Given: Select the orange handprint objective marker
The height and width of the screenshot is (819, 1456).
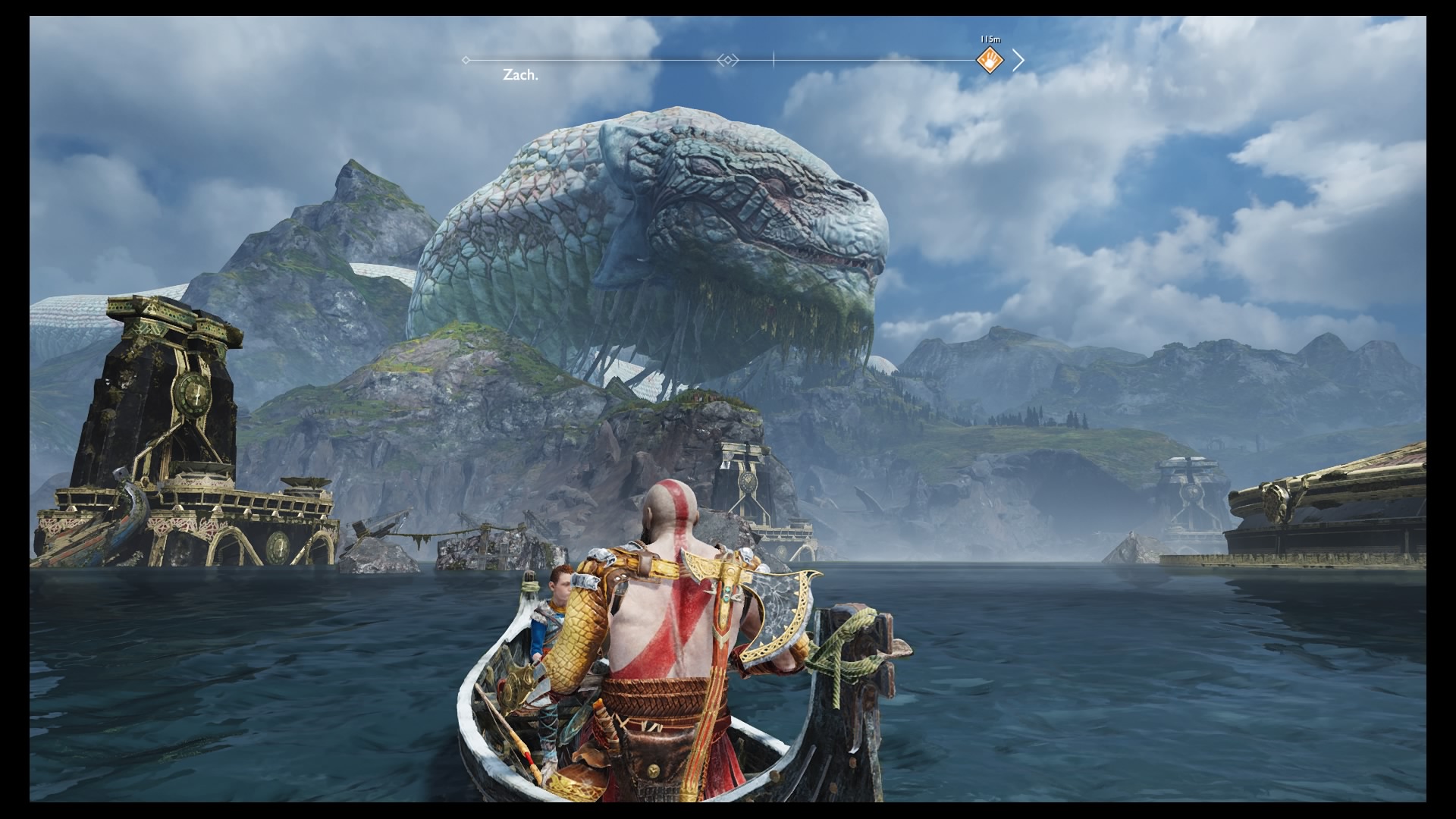Looking at the screenshot, I should point(990,59).
